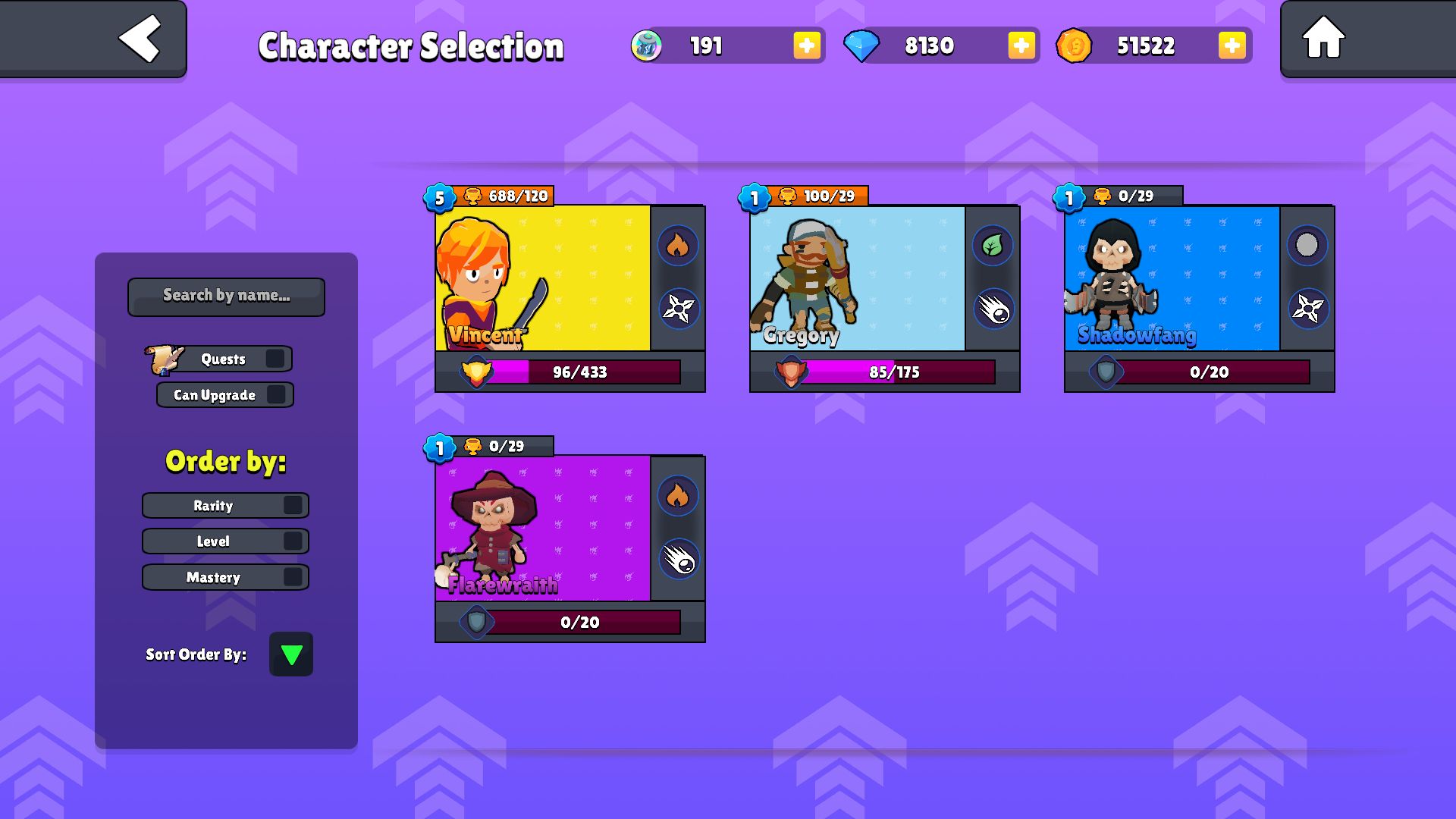The image size is (1456, 819).
Task: Go back using the arrow button
Action: (x=140, y=39)
